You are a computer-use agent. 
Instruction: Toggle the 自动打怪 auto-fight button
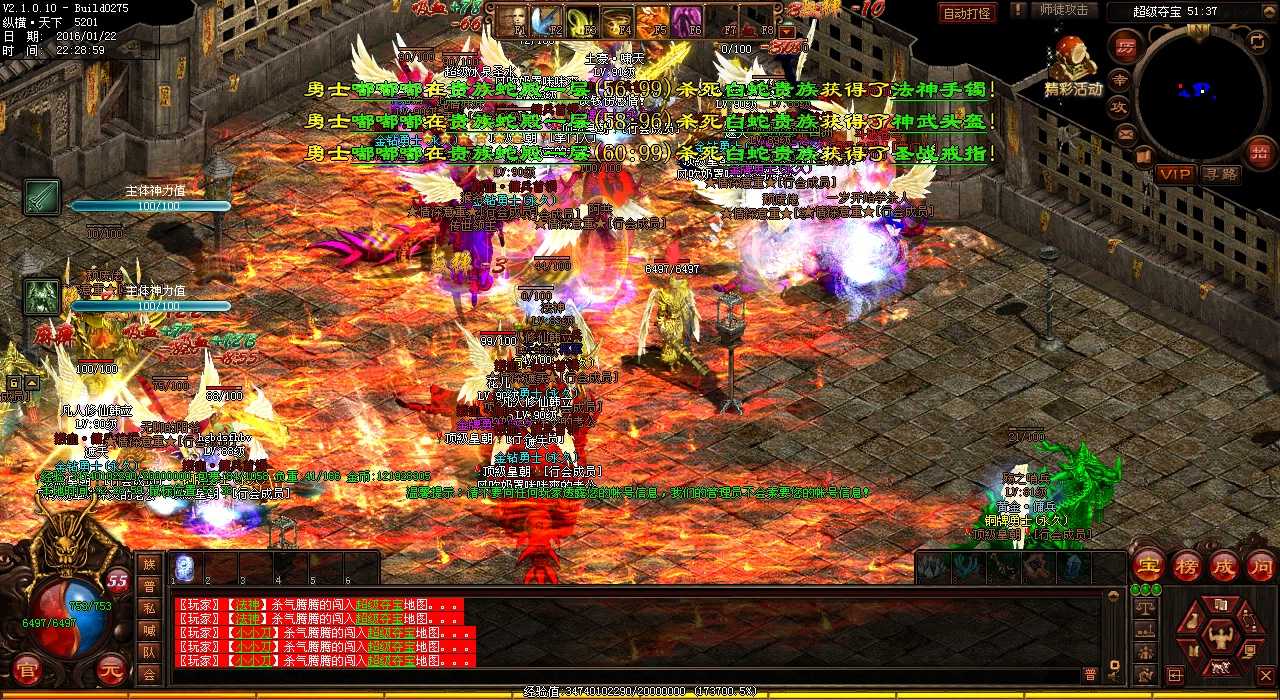pyautogui.click(x=967, y=13)
